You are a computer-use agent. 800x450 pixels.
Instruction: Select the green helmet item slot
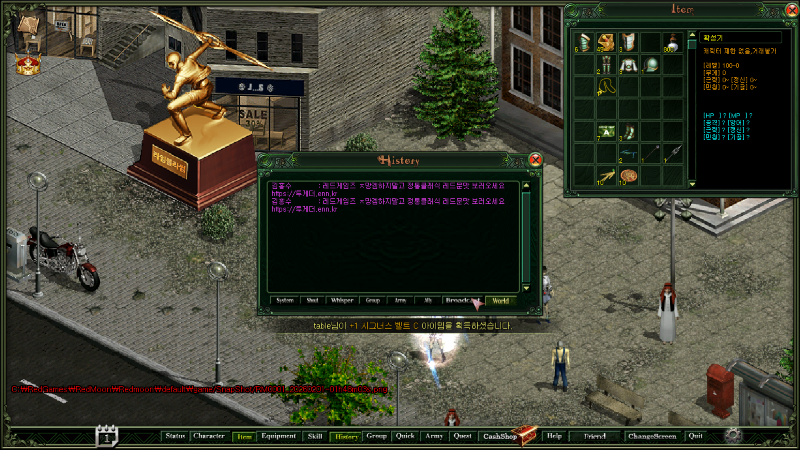[x=651, y=65]
